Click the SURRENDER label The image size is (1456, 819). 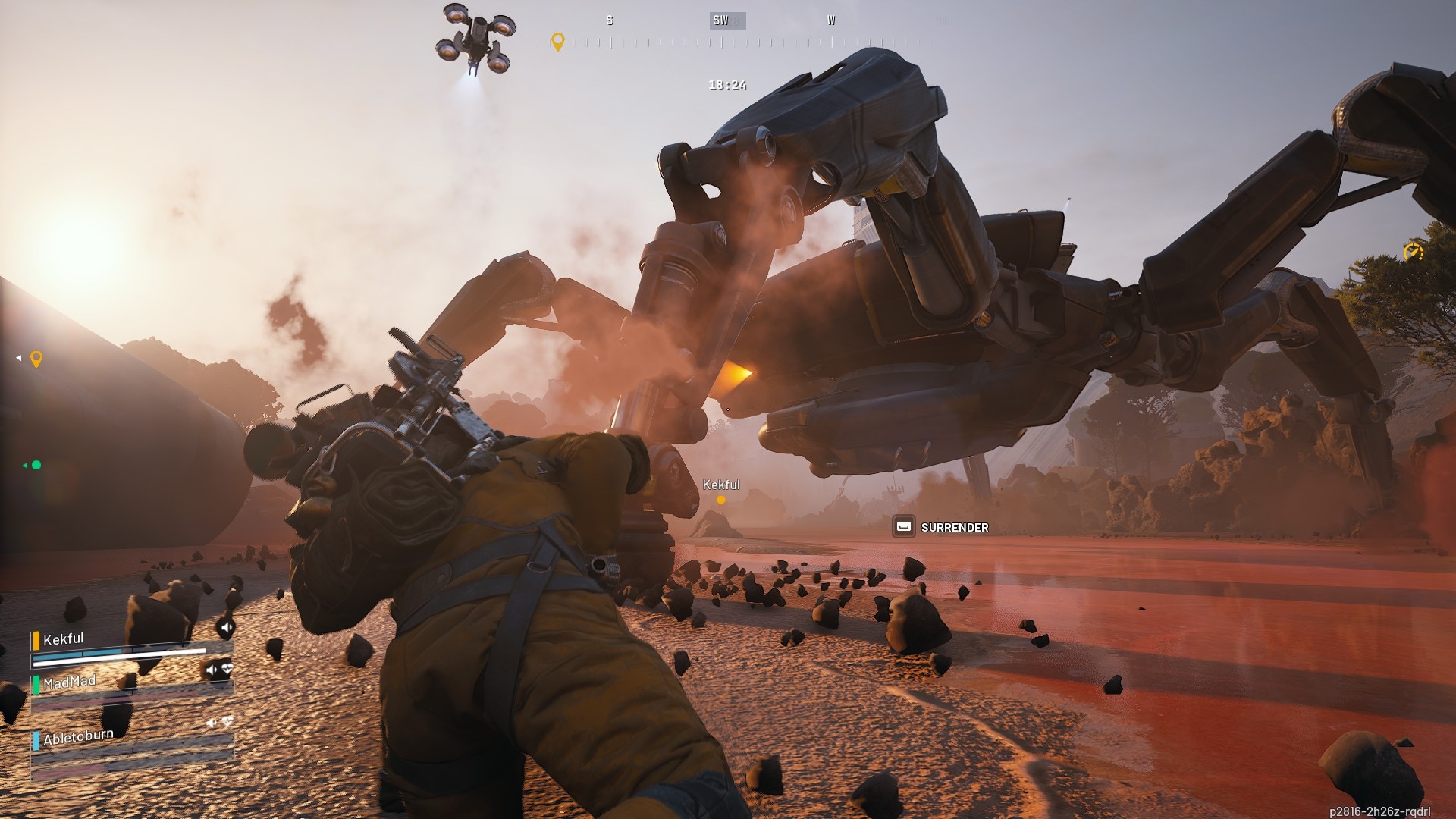pos(954,527)
